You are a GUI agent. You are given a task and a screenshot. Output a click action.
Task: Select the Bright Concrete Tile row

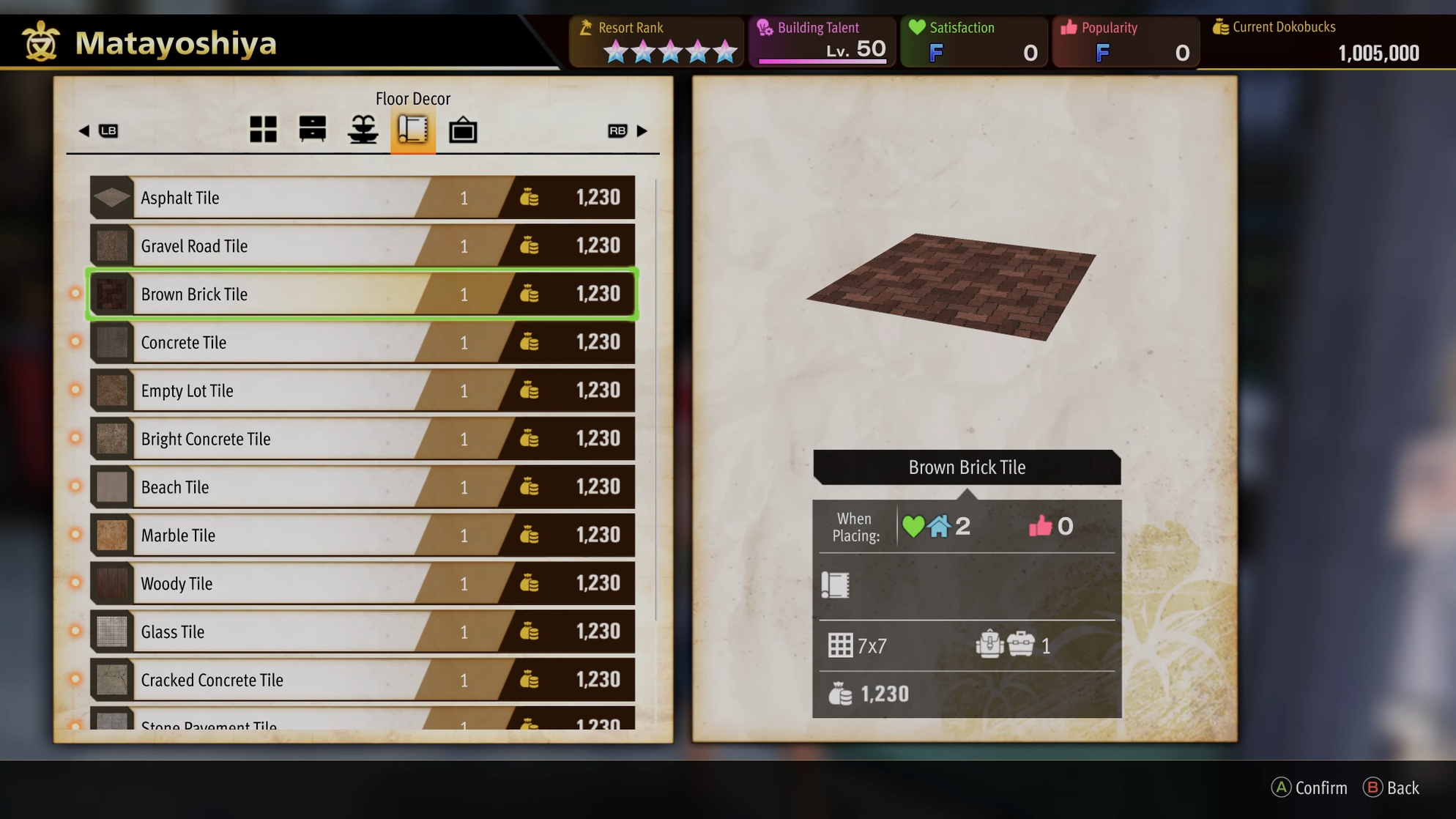click(362, 439)
